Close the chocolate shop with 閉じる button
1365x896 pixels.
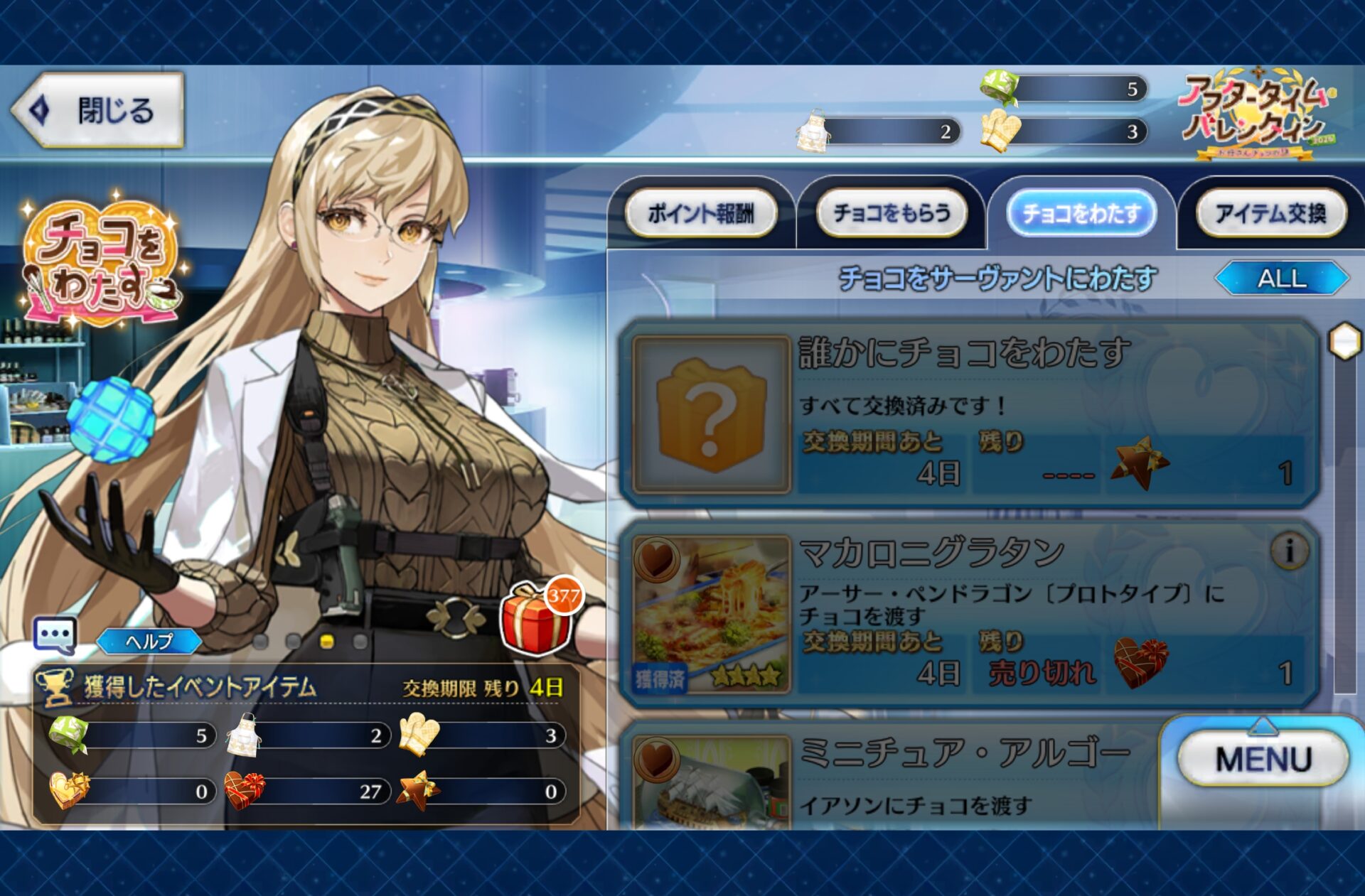(98, 110)
